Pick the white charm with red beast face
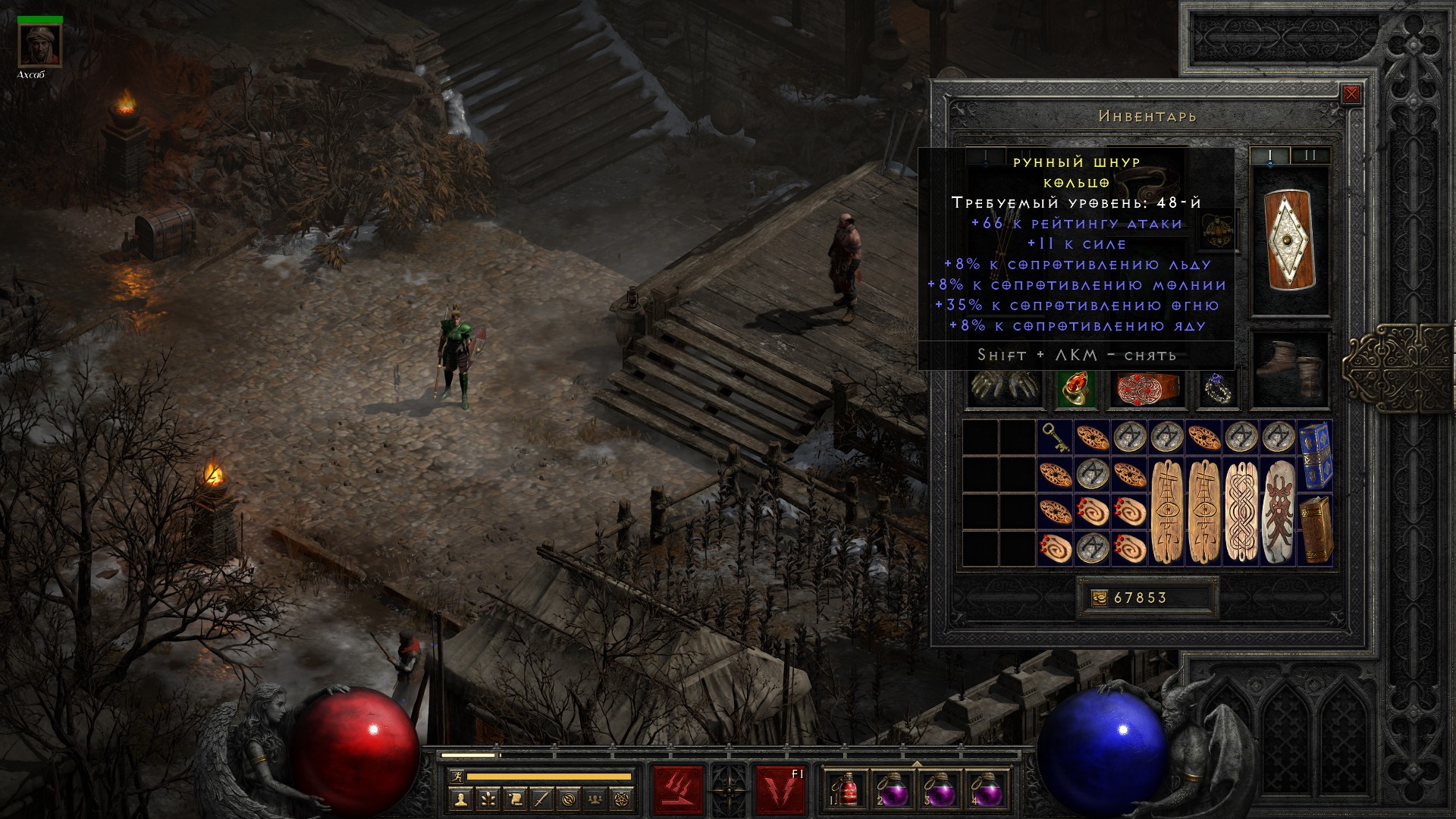 1279,511
